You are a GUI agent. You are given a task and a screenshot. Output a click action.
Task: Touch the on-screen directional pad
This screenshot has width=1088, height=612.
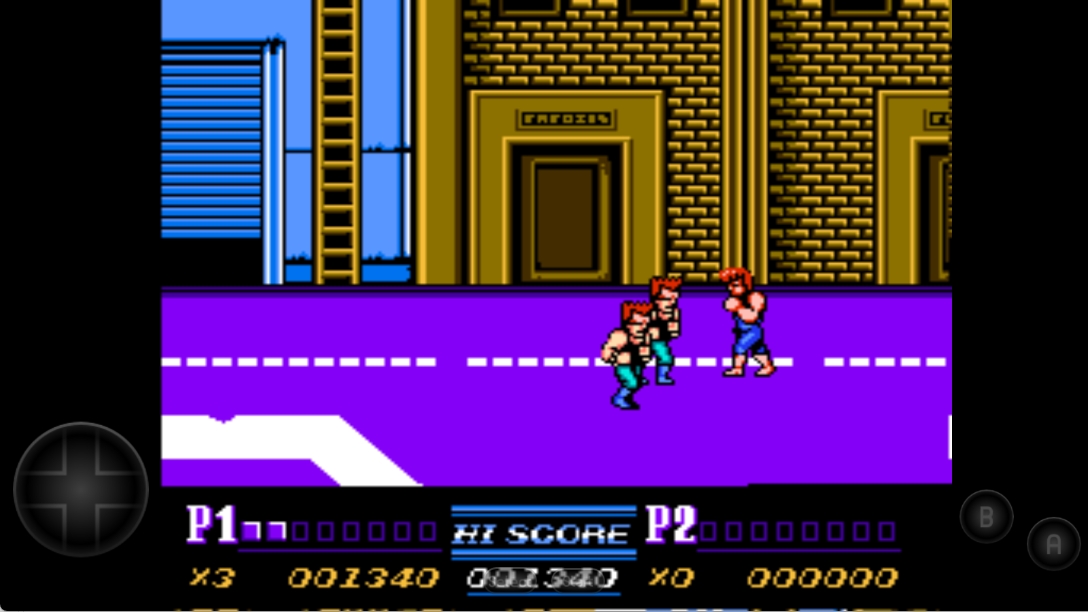point(81,490)
